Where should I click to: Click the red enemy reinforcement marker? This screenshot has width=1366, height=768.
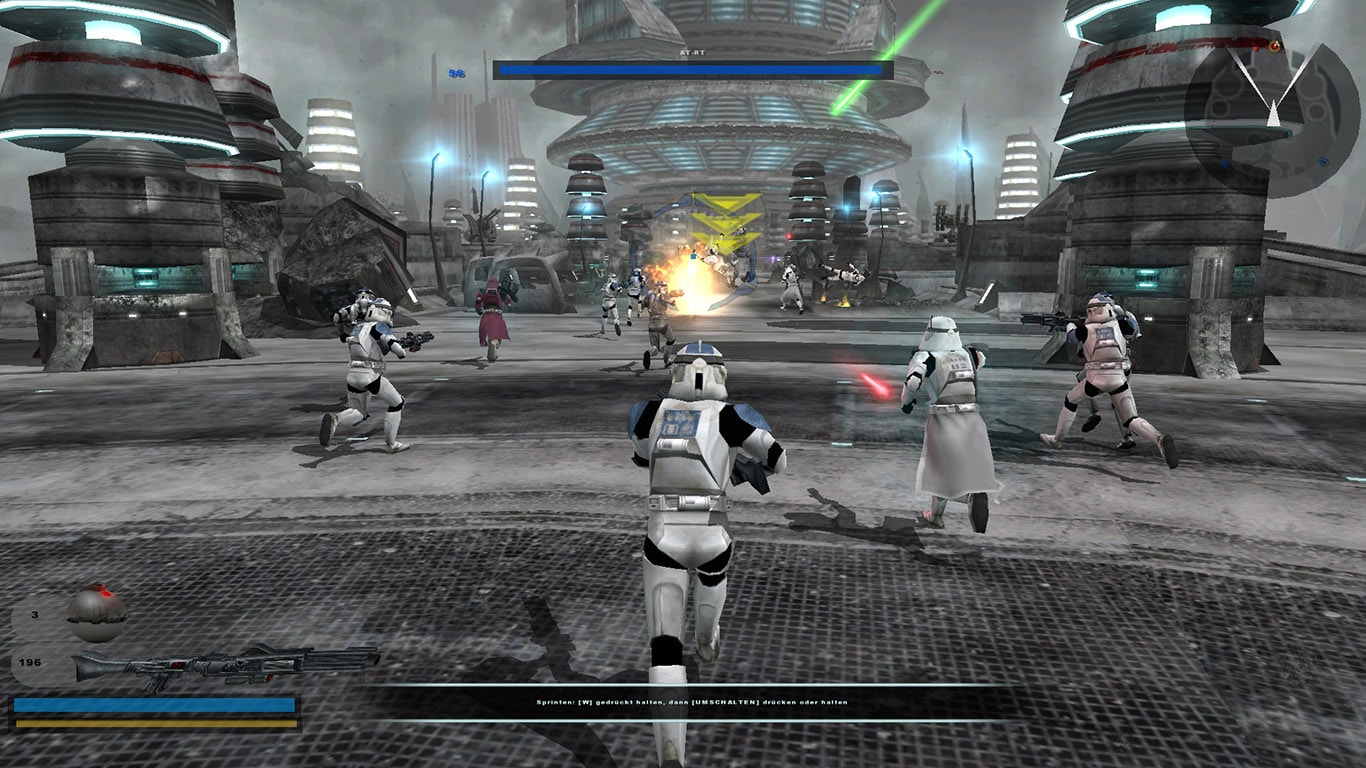(938, 72)
